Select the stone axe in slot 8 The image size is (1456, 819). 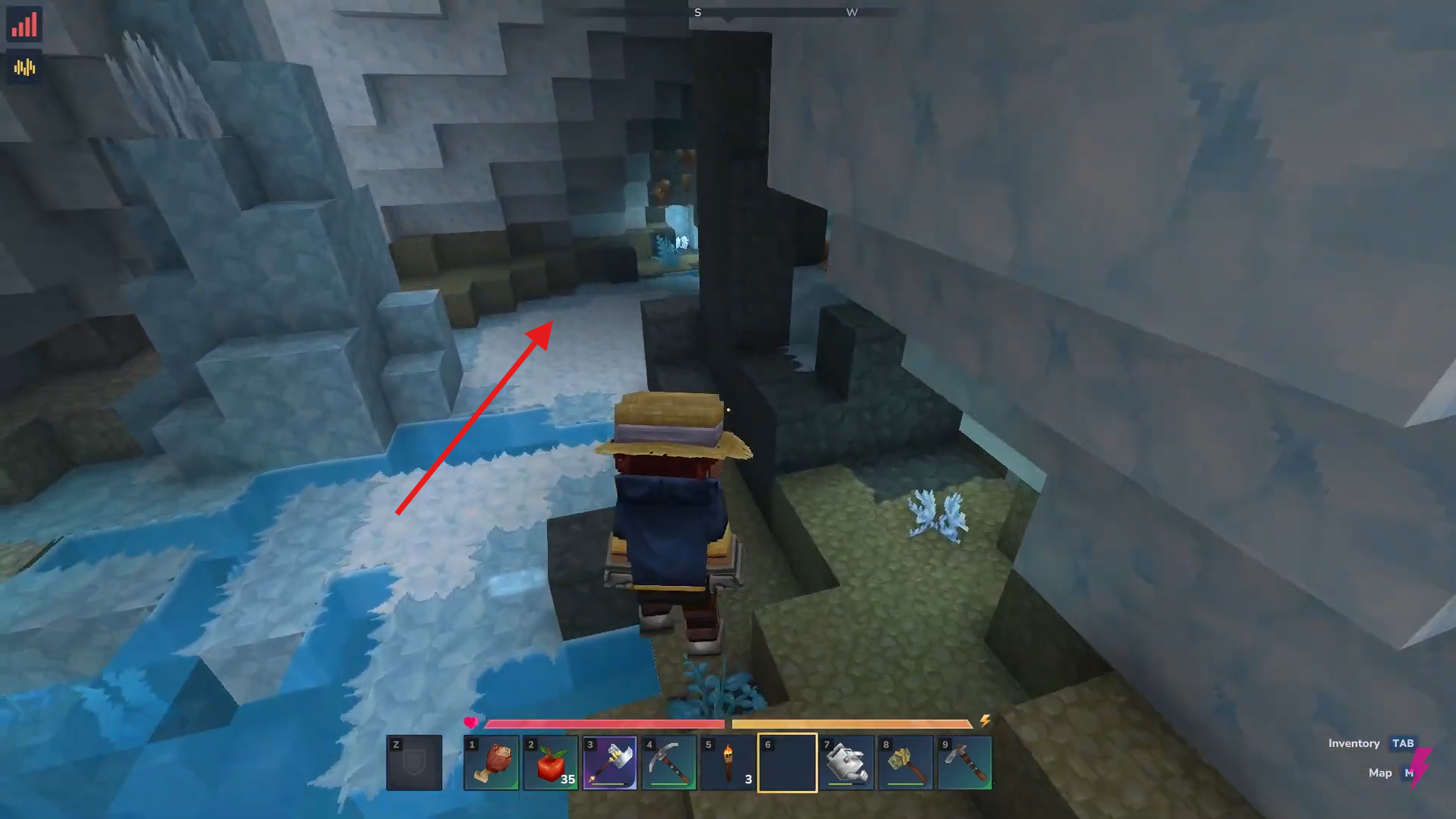(905, 763)
